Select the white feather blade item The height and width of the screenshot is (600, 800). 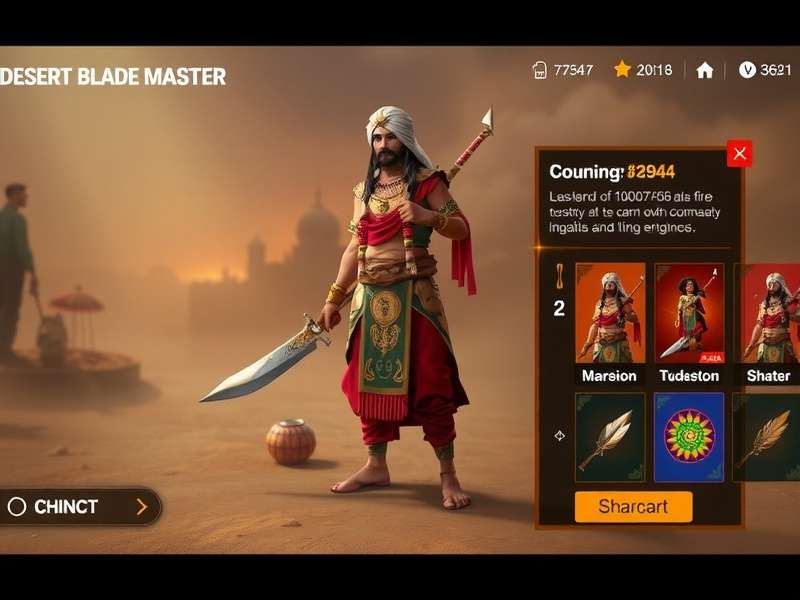[x=610, y=437]
